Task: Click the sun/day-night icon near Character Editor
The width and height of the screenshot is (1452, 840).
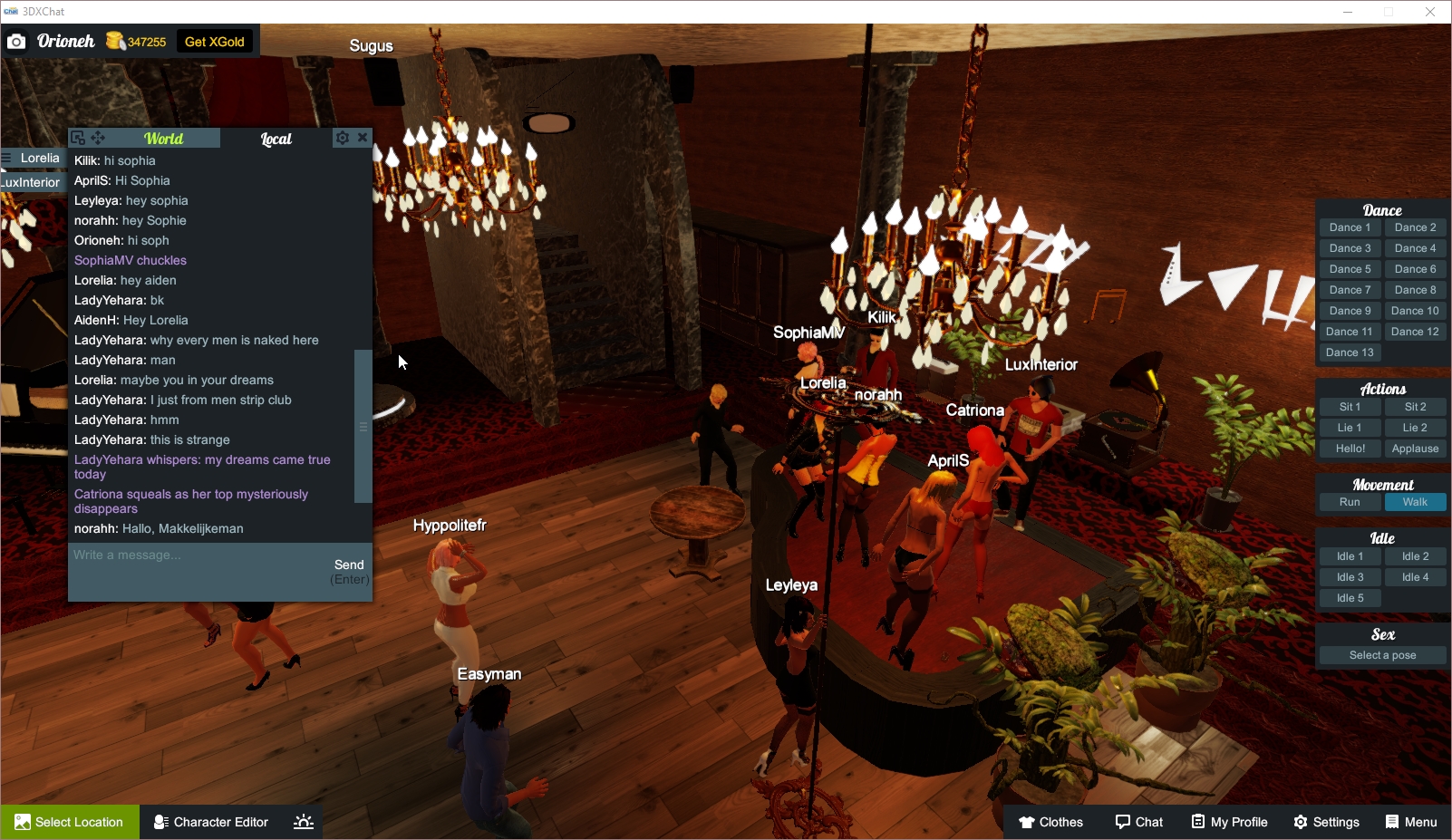Action: point(302,821)
